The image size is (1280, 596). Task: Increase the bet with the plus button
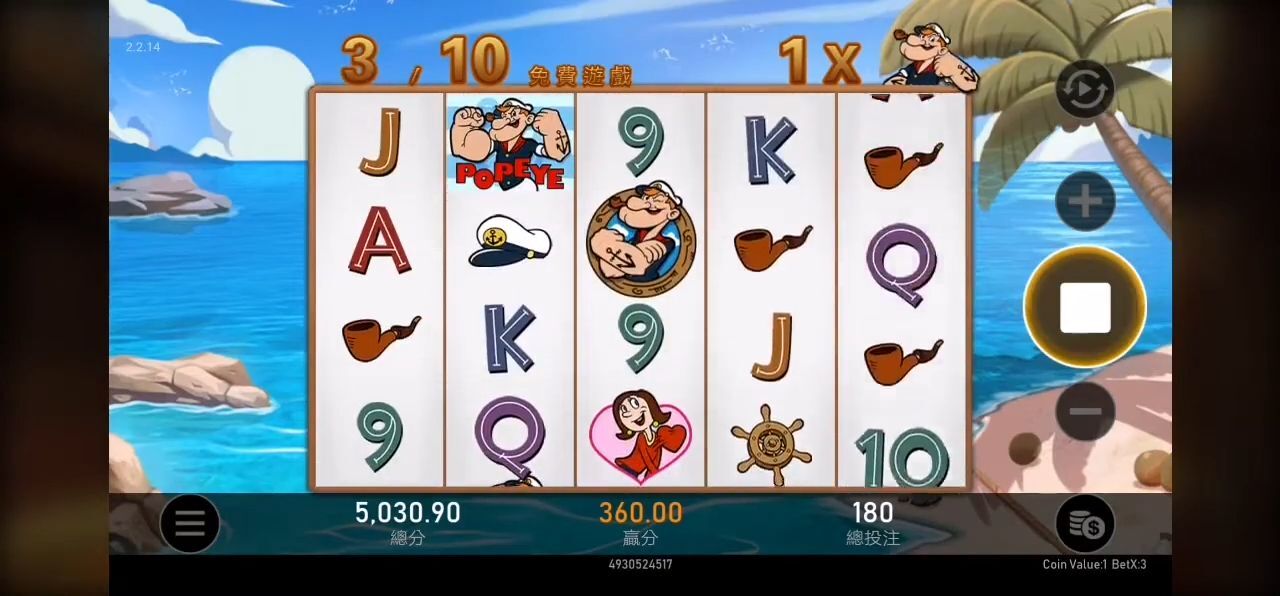pyautogui.click(x=1085, y=201)
